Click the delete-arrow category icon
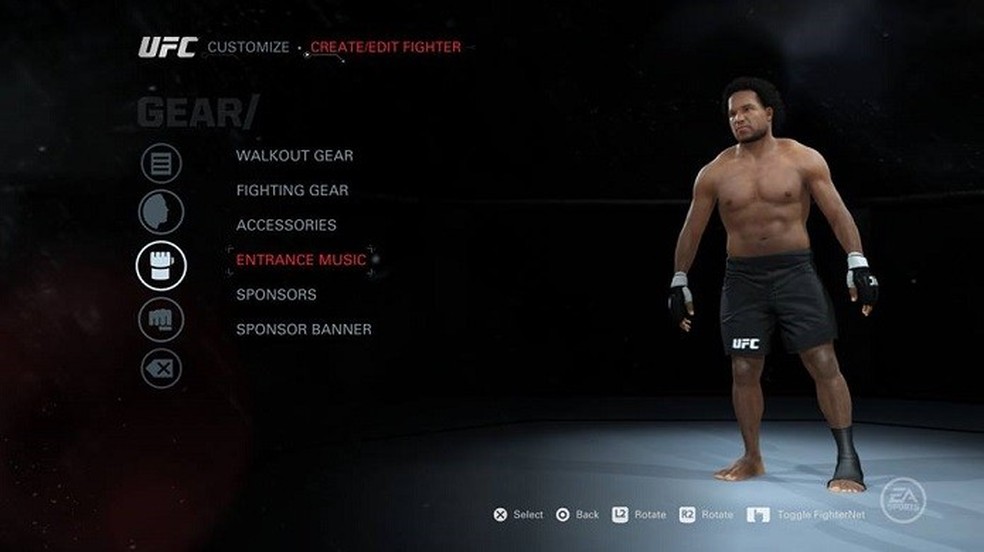The height and width of the screenshot is (552, 984). click(161, 368)
